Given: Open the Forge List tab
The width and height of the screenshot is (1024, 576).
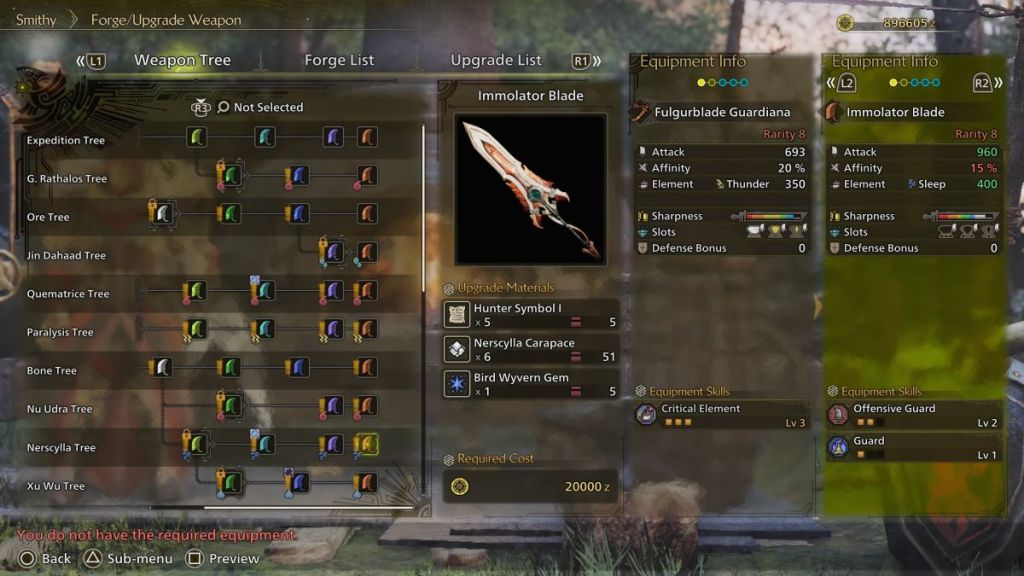Looking at the screenshot, I should pos(339,61).
